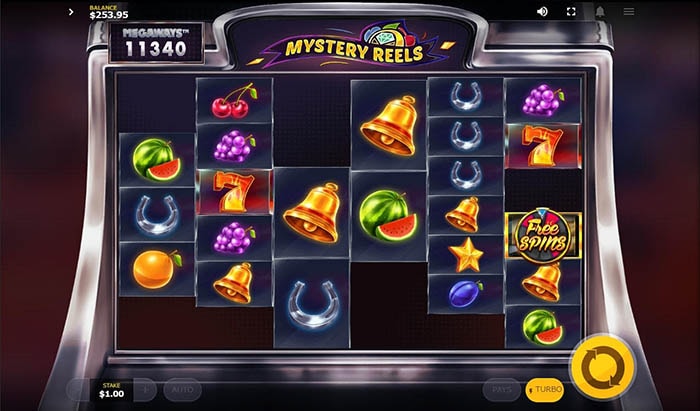Increase the stake with the plus button

pos(145,389)
